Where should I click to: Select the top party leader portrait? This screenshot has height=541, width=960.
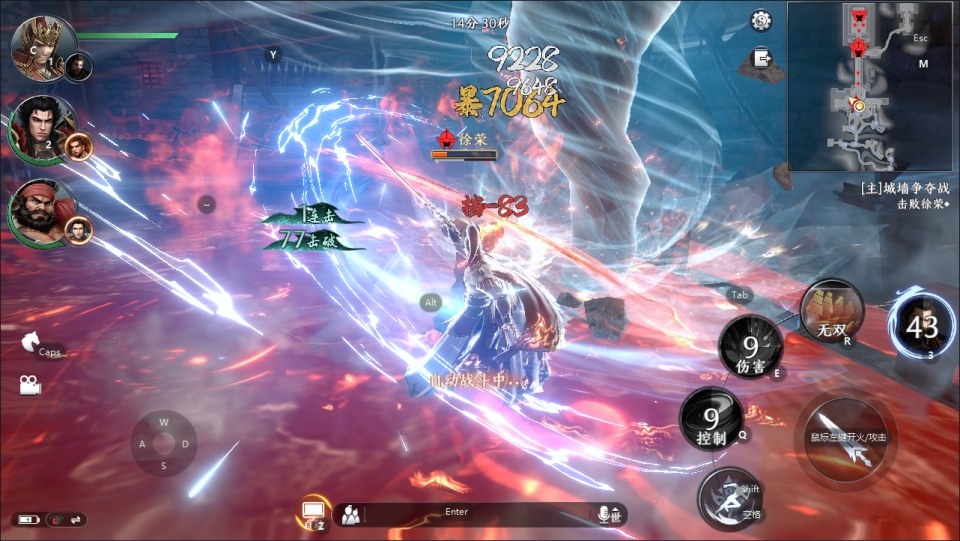click(x=39, y=46)
